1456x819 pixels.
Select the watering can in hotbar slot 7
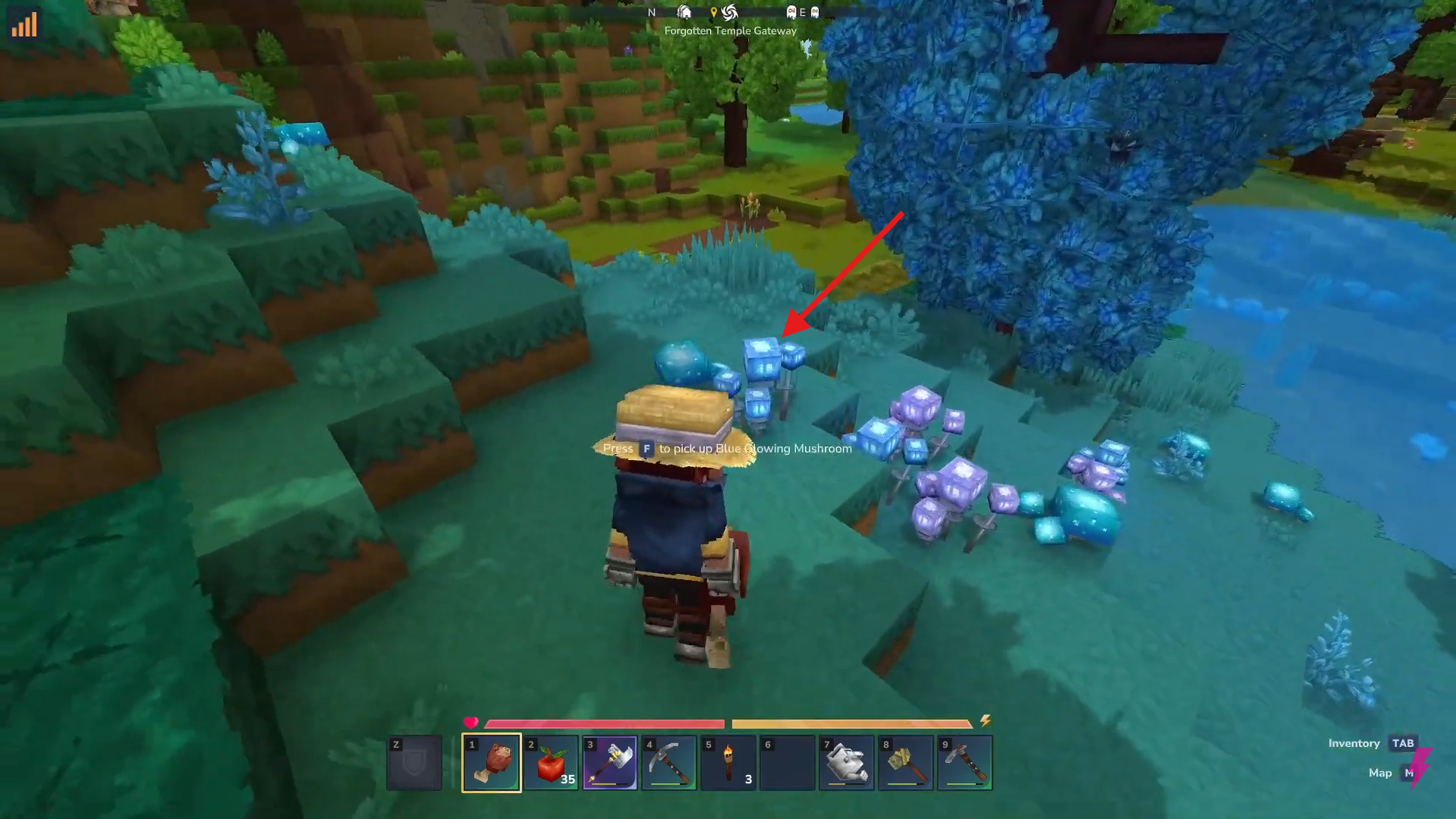click(x=846, y=762)
